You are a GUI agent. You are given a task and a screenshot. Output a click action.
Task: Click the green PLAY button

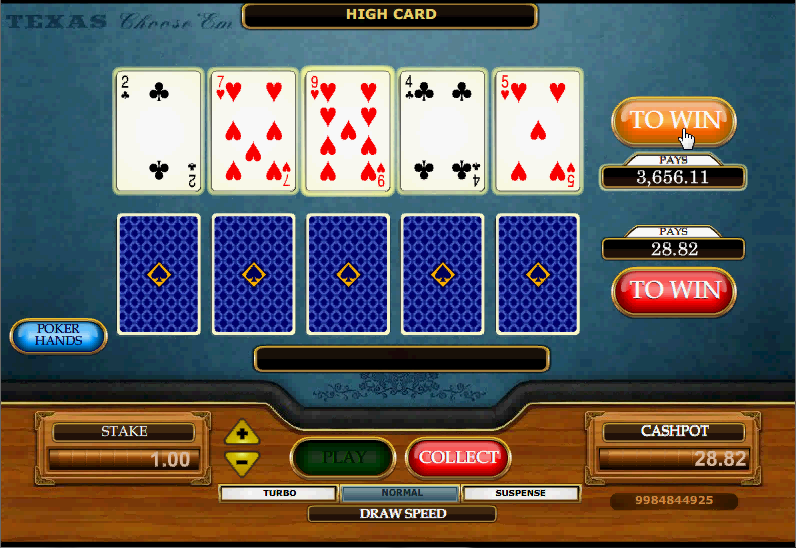pyautogui.click(x=342, y=458)
